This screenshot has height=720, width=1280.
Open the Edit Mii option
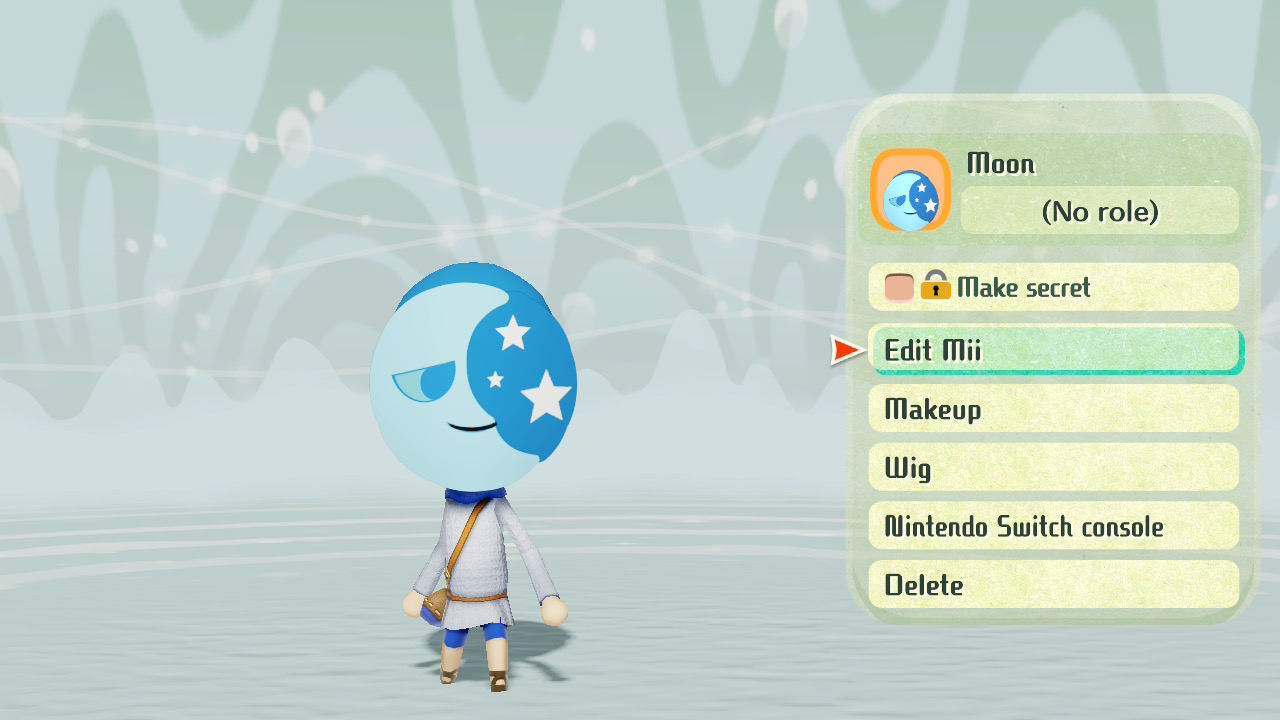[1053, 350]
